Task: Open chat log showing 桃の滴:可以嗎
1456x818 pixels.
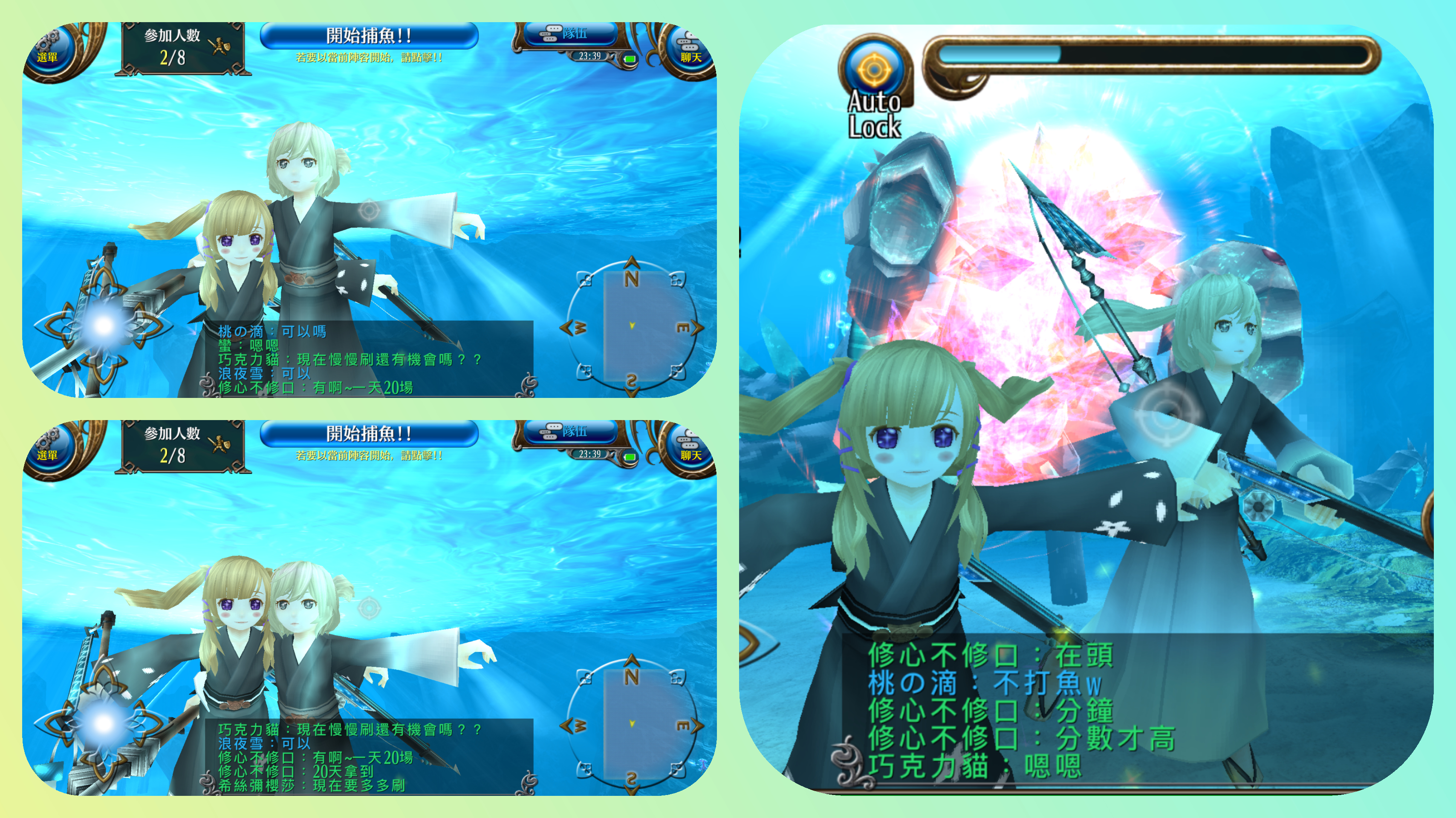Action: point(367,359)
